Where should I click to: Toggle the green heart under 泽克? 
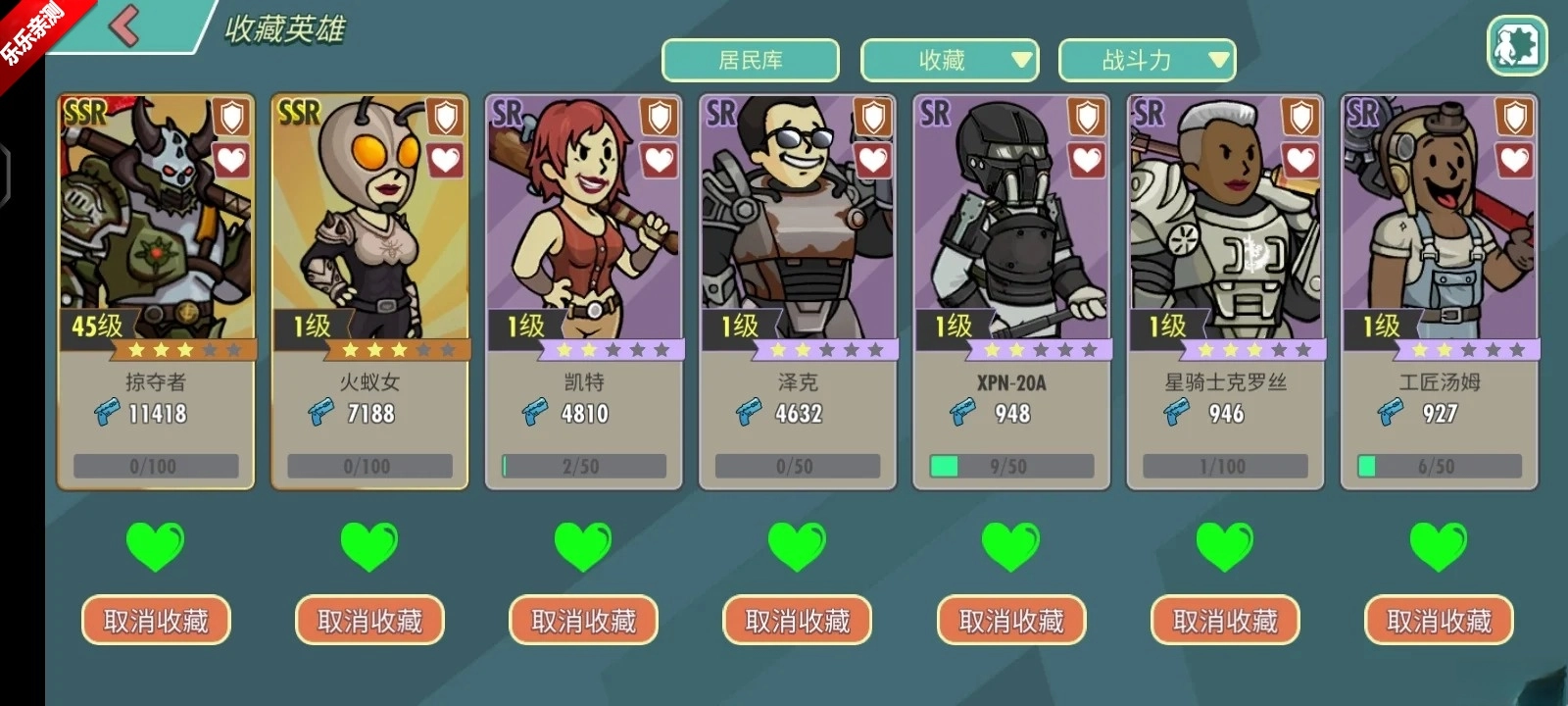pos(796,547)
